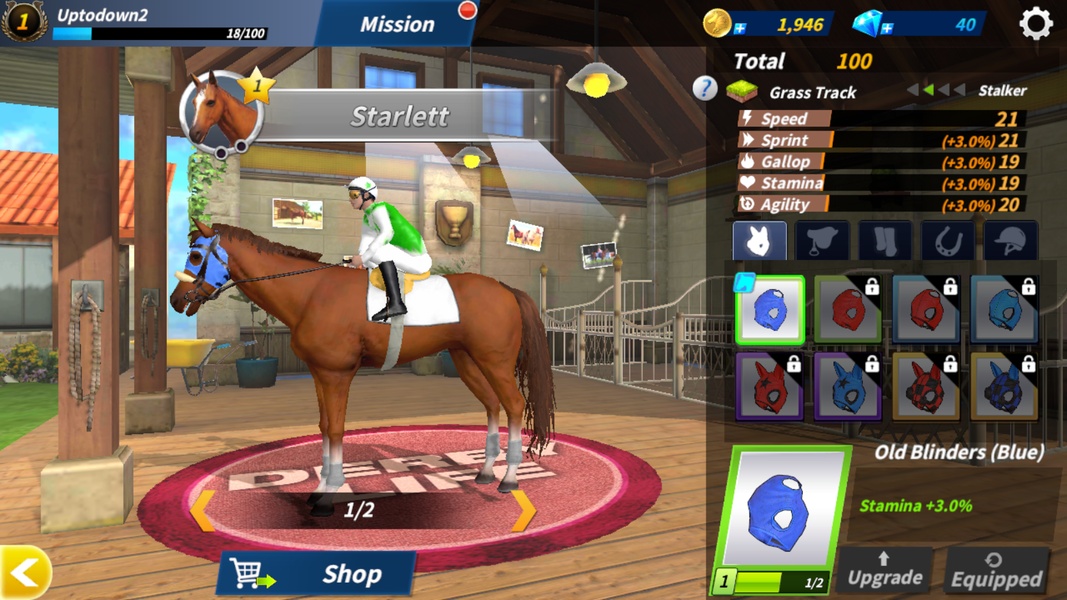Open the Mission panel
Image resolution: width=1067 pixels, height=600 pixels.
pos(397,24)
